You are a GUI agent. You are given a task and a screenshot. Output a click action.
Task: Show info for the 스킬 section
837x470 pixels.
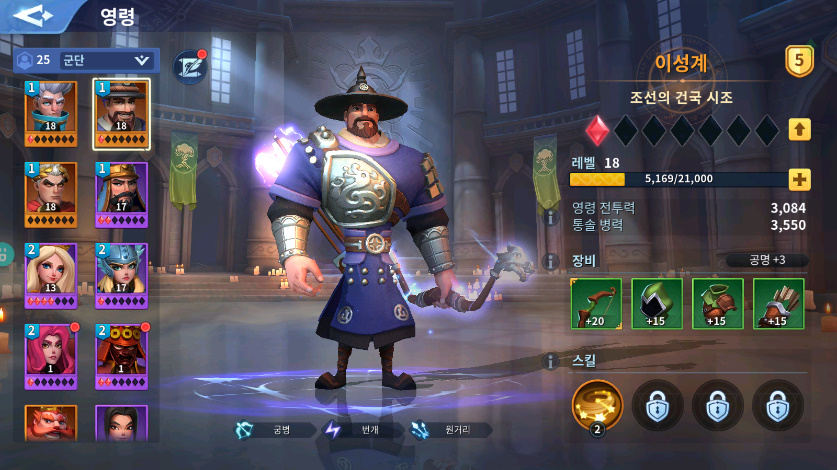coord(550,361)
